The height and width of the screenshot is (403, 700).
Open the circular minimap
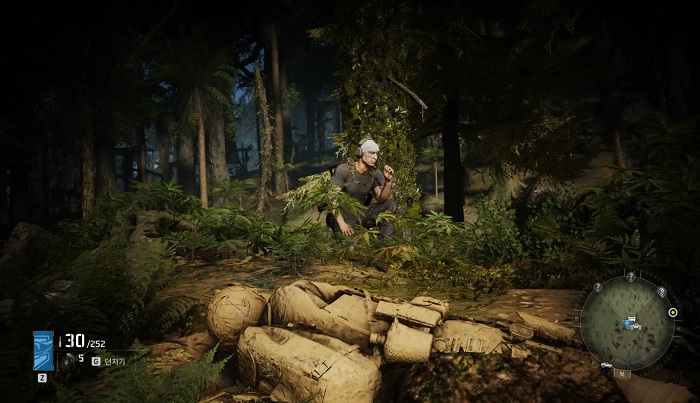coord(626,322)
